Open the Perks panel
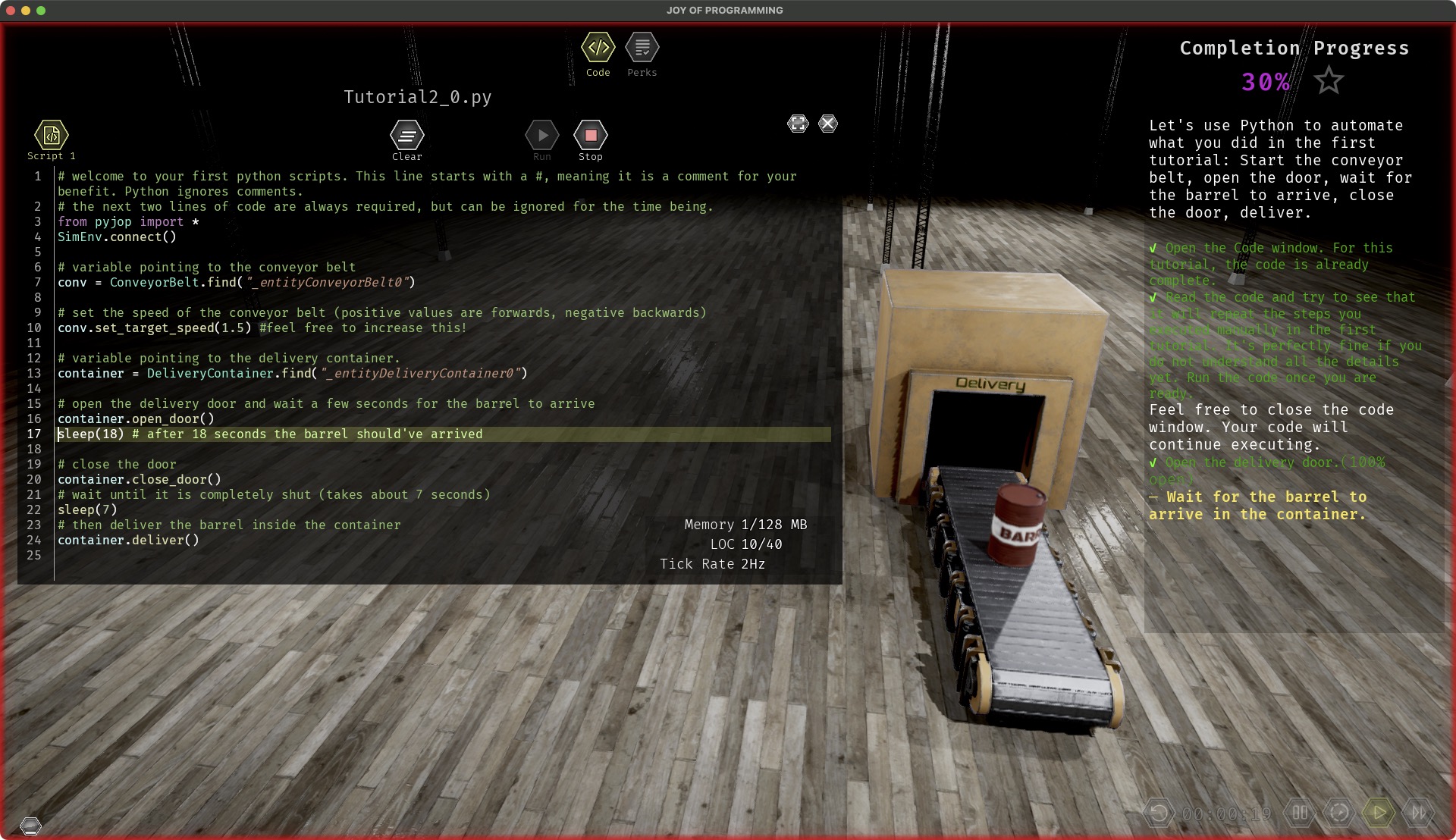1456x840 pixels. click(x=642, y=49)
